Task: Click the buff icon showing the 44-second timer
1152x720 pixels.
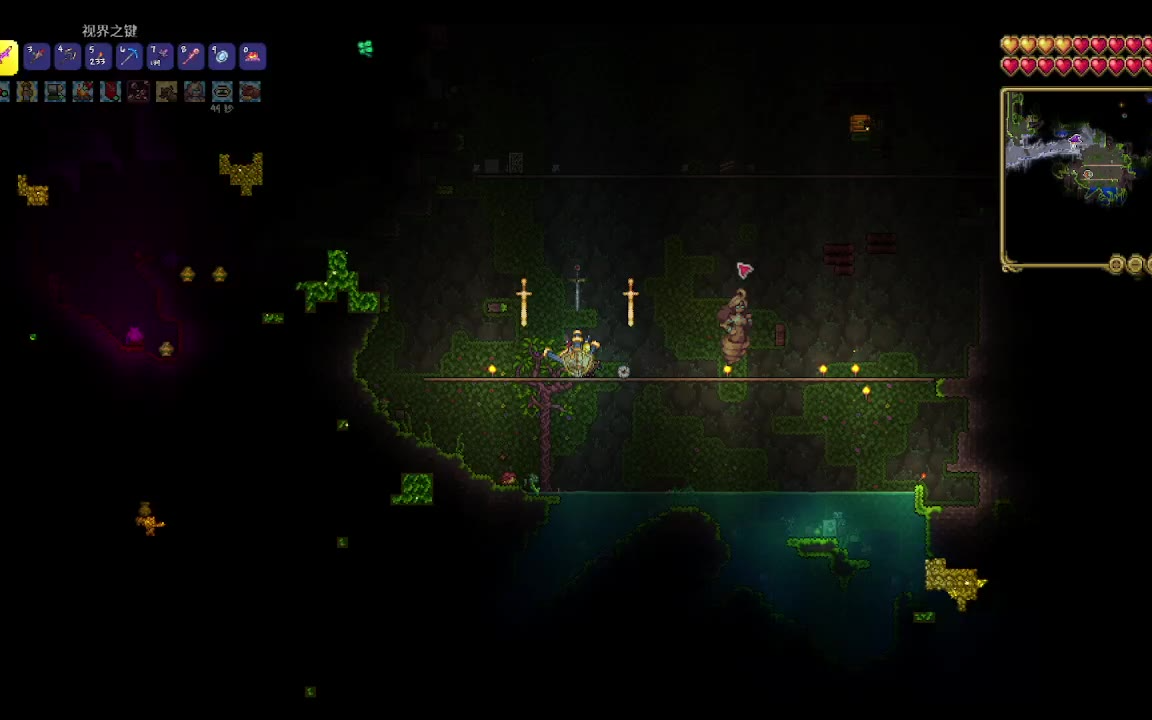Action: (x=222, y=92)
